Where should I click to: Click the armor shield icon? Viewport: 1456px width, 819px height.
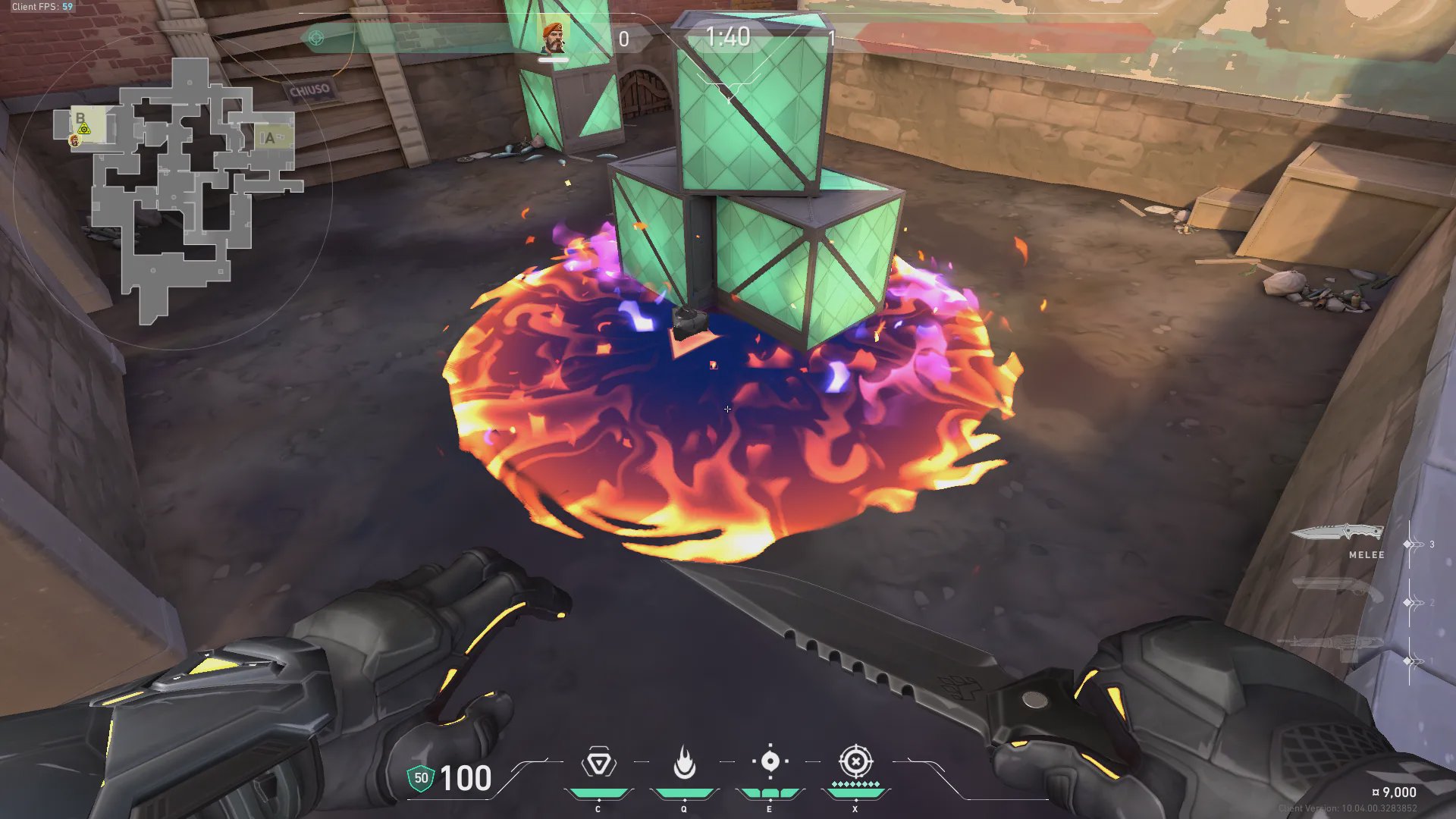click(x=421, y=778)
